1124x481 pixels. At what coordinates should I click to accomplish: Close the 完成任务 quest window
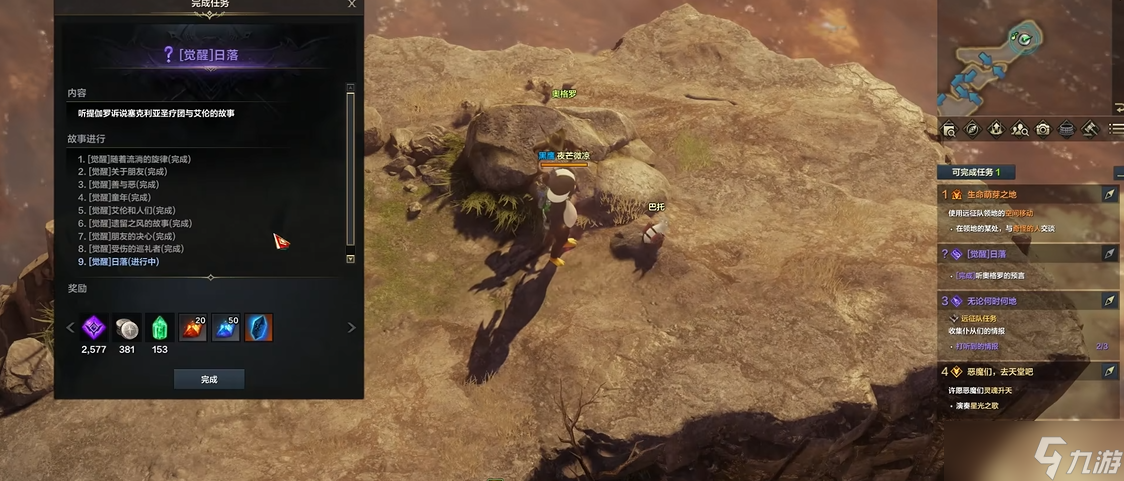(351, 4)
